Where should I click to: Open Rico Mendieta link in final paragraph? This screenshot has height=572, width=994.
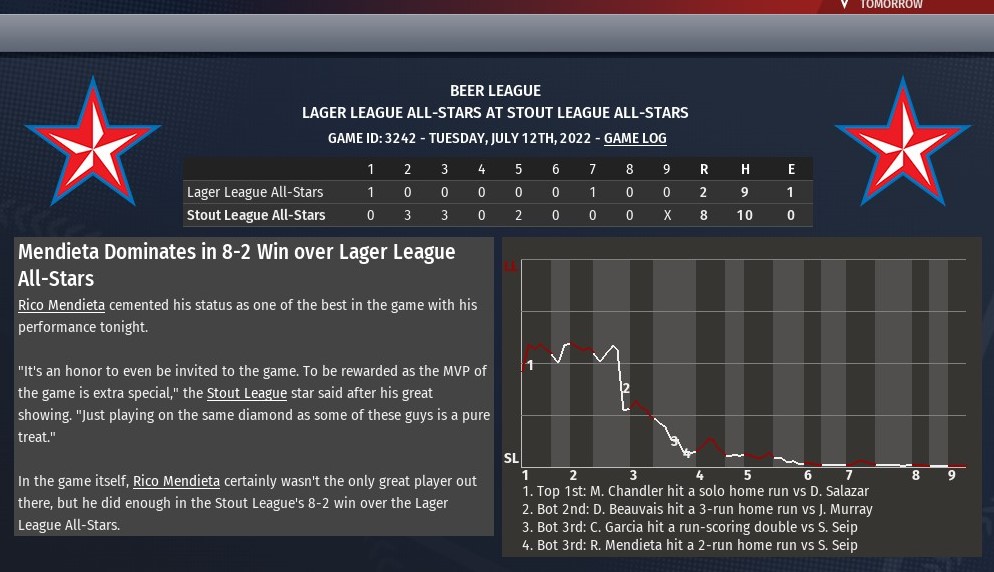click(176, 481)
